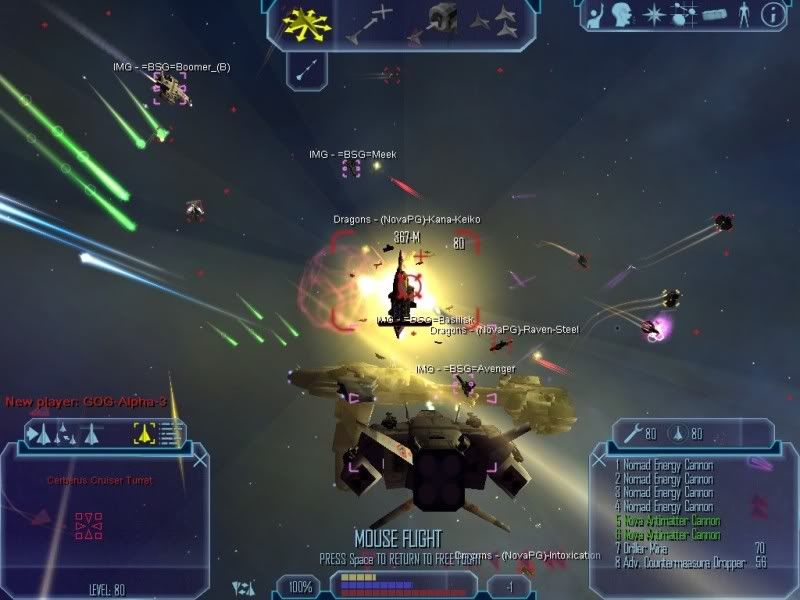800x600 pixels.
Task: Open the connected nodes icon
Action: [x=683, y=15]
